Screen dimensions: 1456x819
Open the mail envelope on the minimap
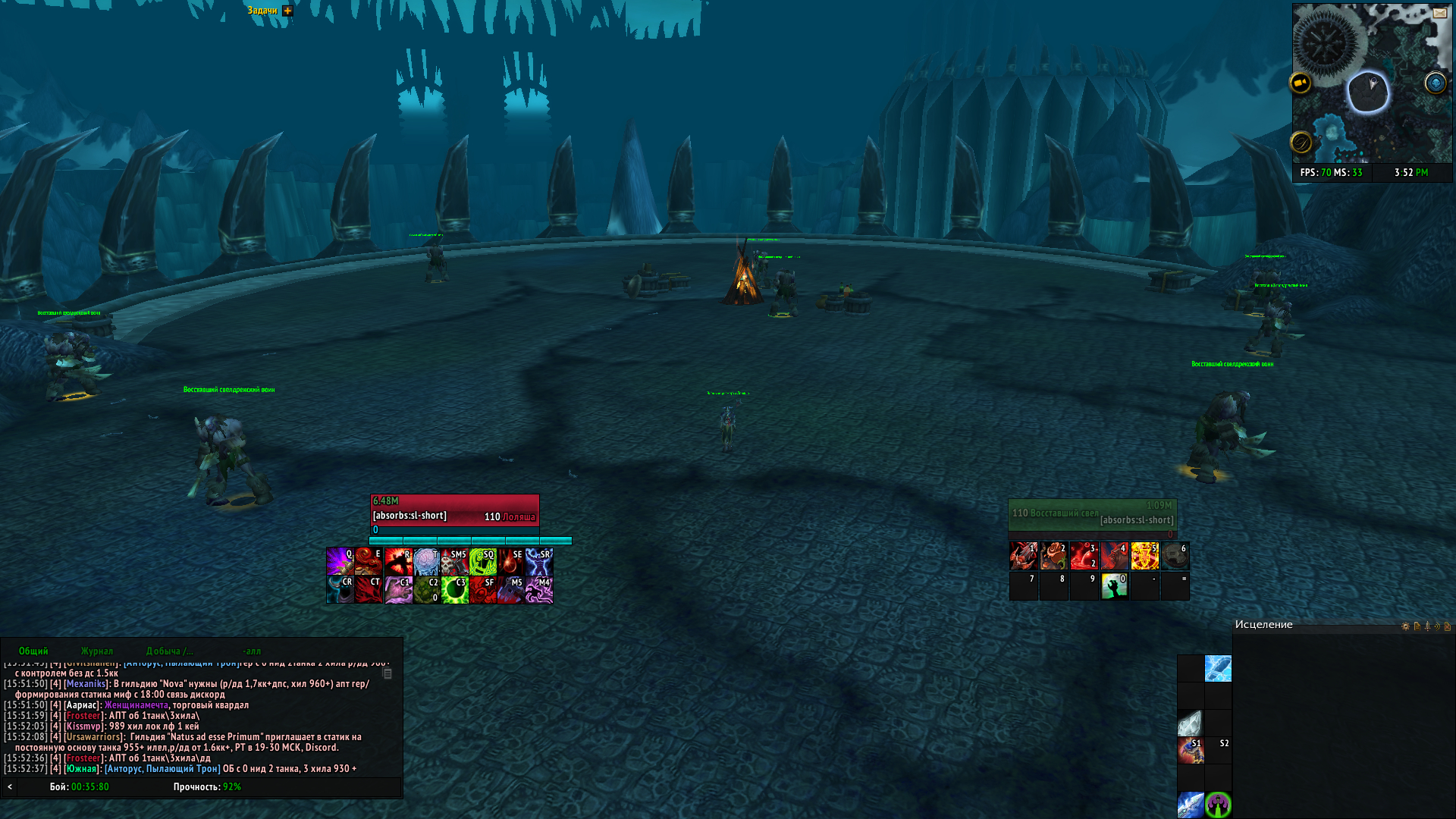pyautogui.click(x=1439, y=13)
